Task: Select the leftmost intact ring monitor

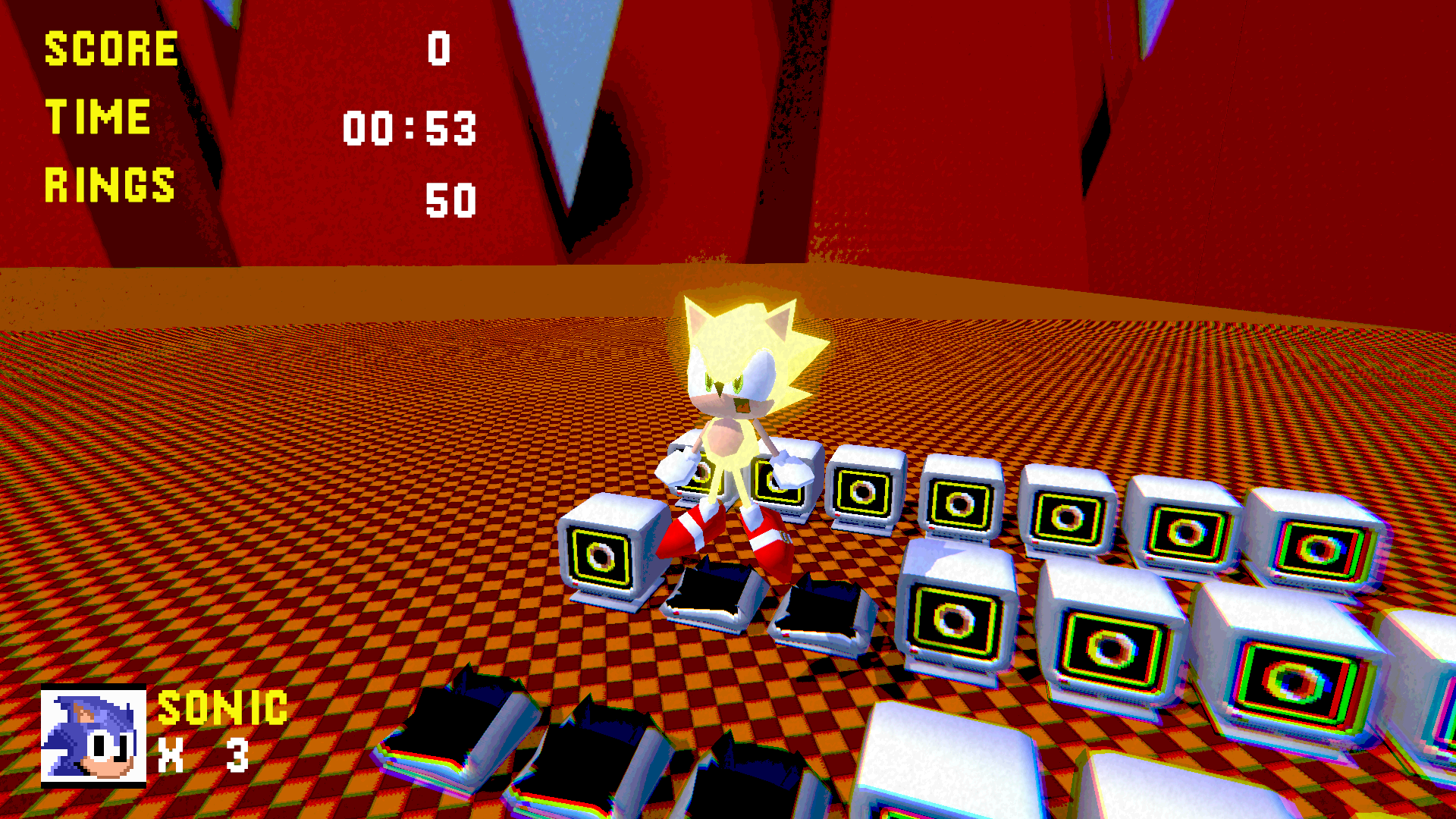Action: pos(603,554)
